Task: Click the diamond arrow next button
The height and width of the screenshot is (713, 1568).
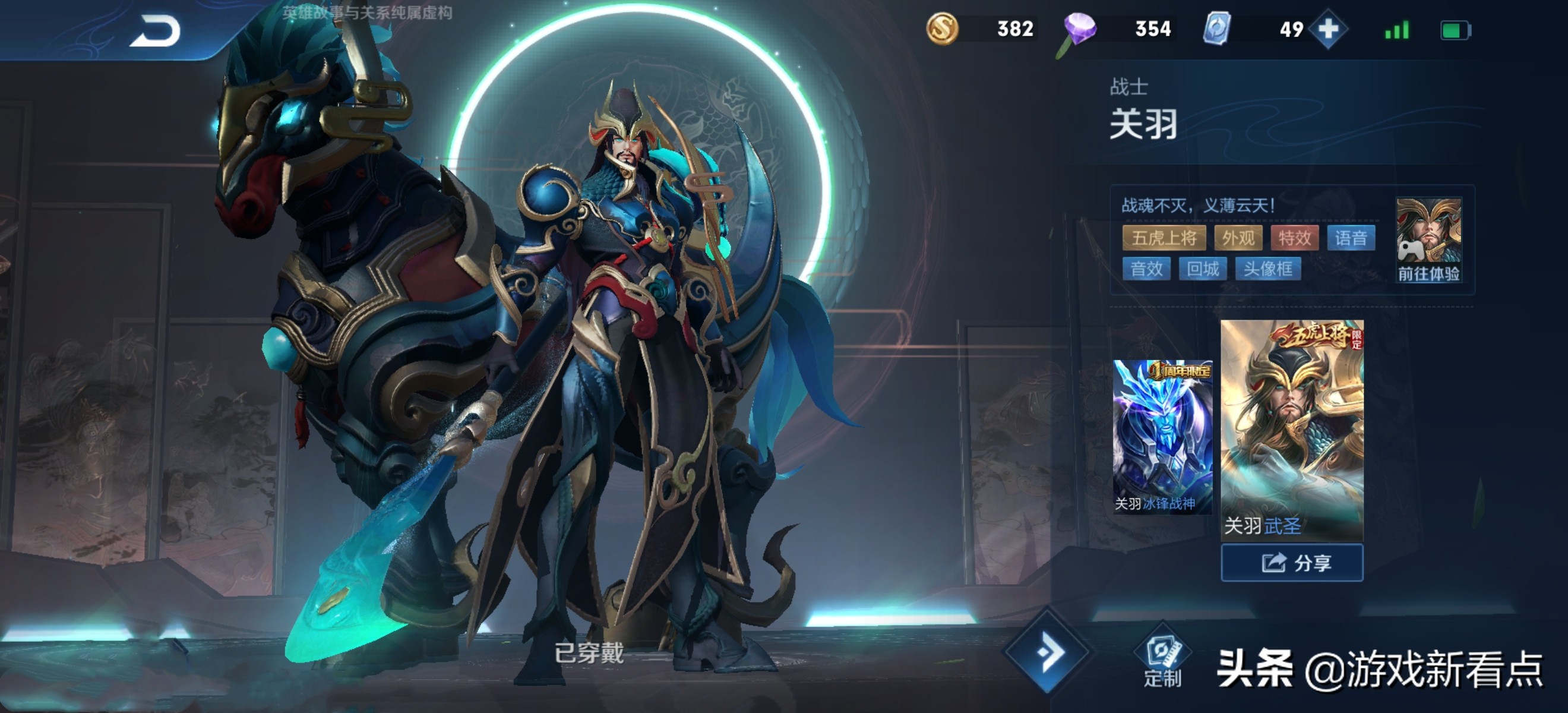Action: click(x=1048, y=651)
